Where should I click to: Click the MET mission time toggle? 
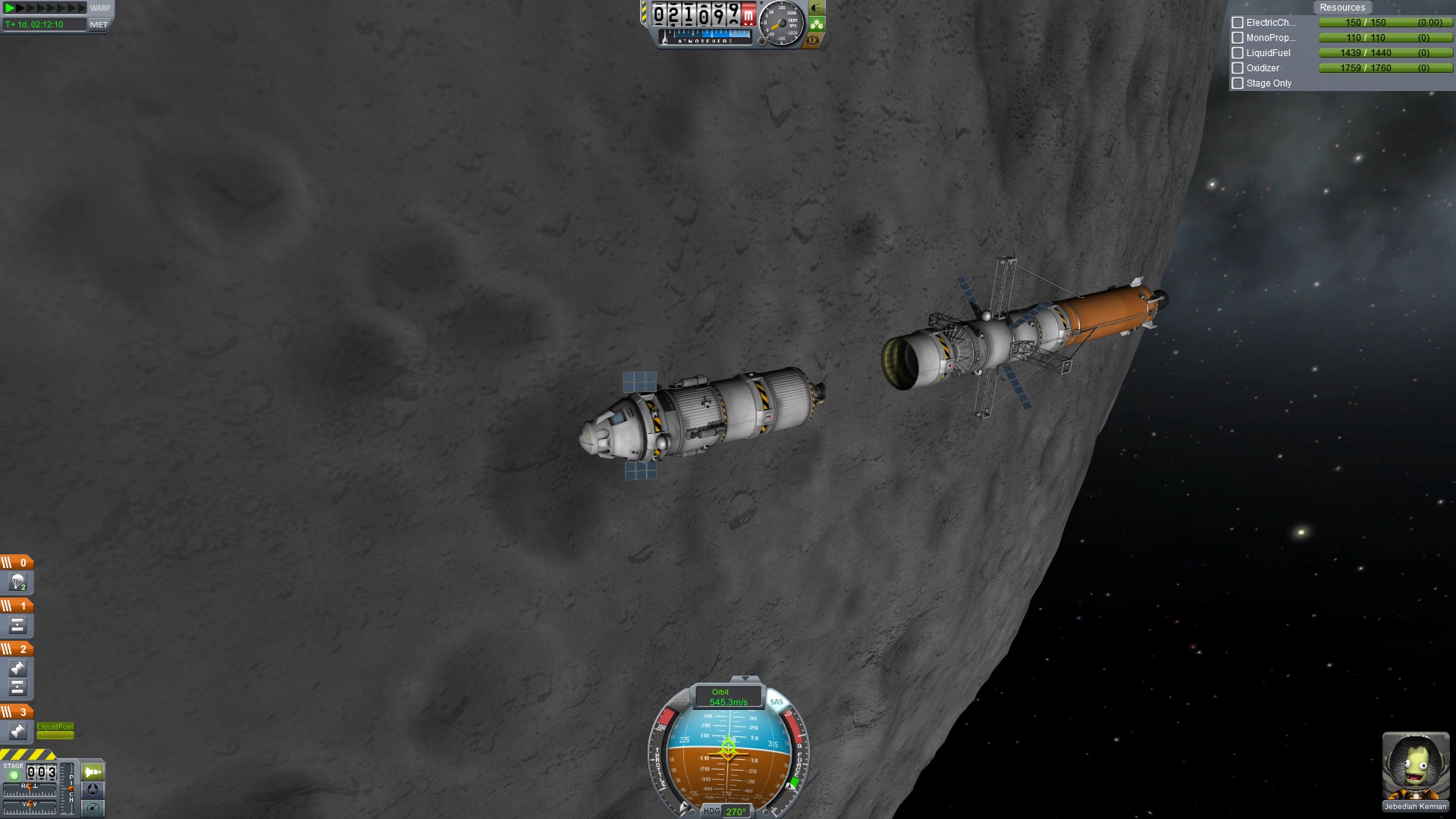(x=99, y=24)
